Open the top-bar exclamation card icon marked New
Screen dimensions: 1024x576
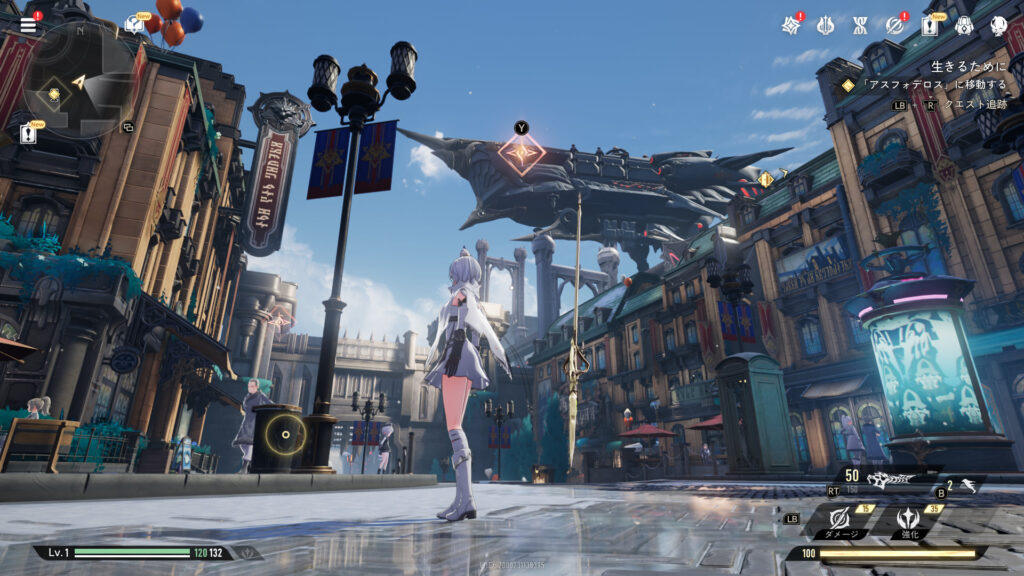pyautogui.click(x=930, y=25)
